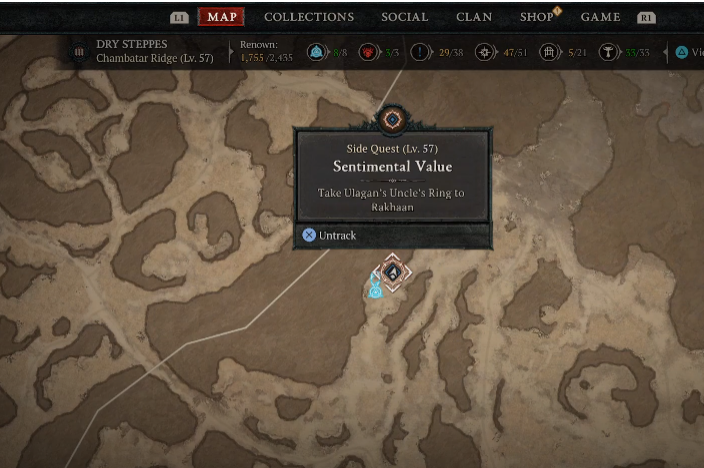
Task: Select the Map tab
Action: click(221, 17)
